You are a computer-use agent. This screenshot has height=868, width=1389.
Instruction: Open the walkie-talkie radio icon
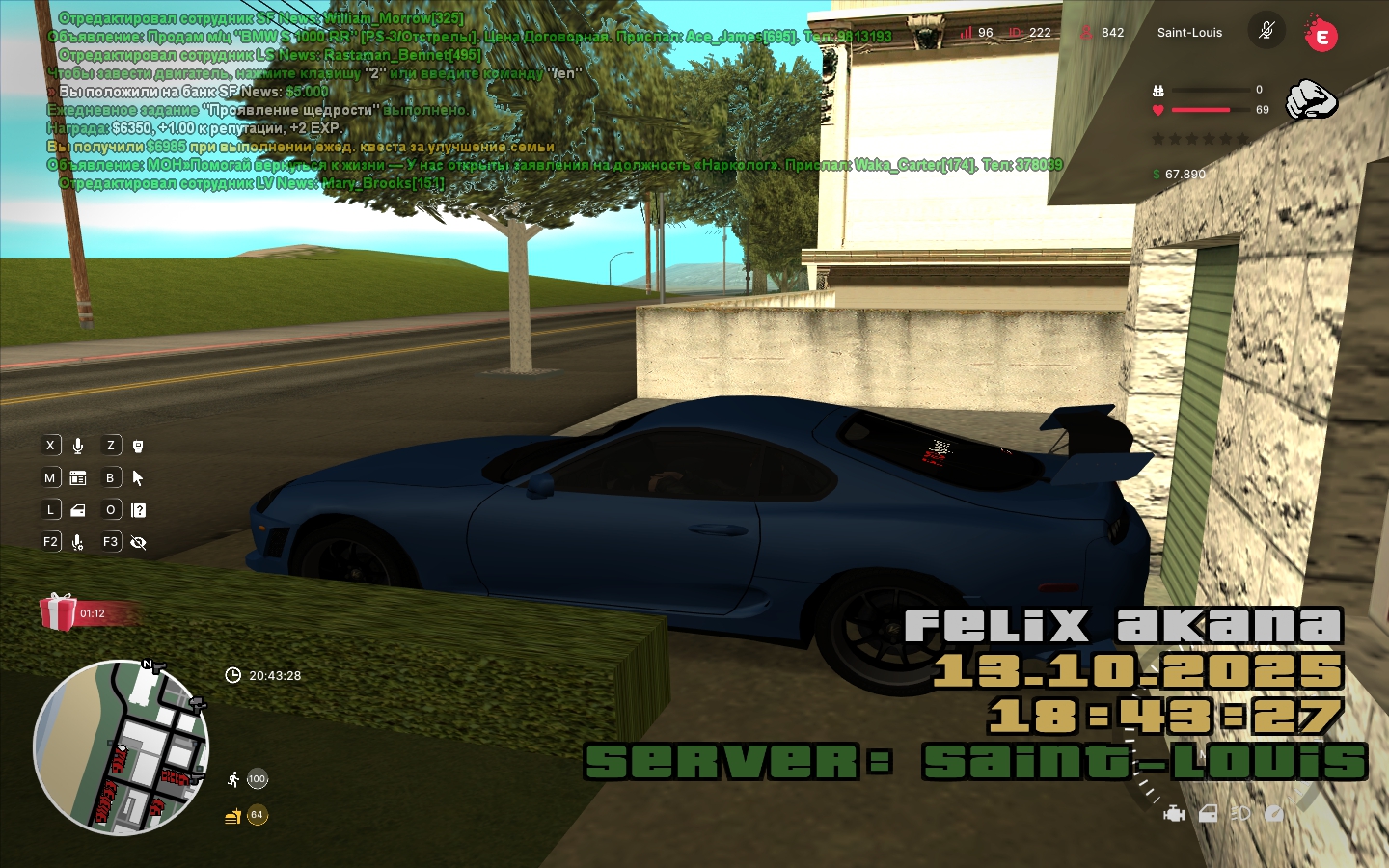pyautogui.click(x=138, y=446)
